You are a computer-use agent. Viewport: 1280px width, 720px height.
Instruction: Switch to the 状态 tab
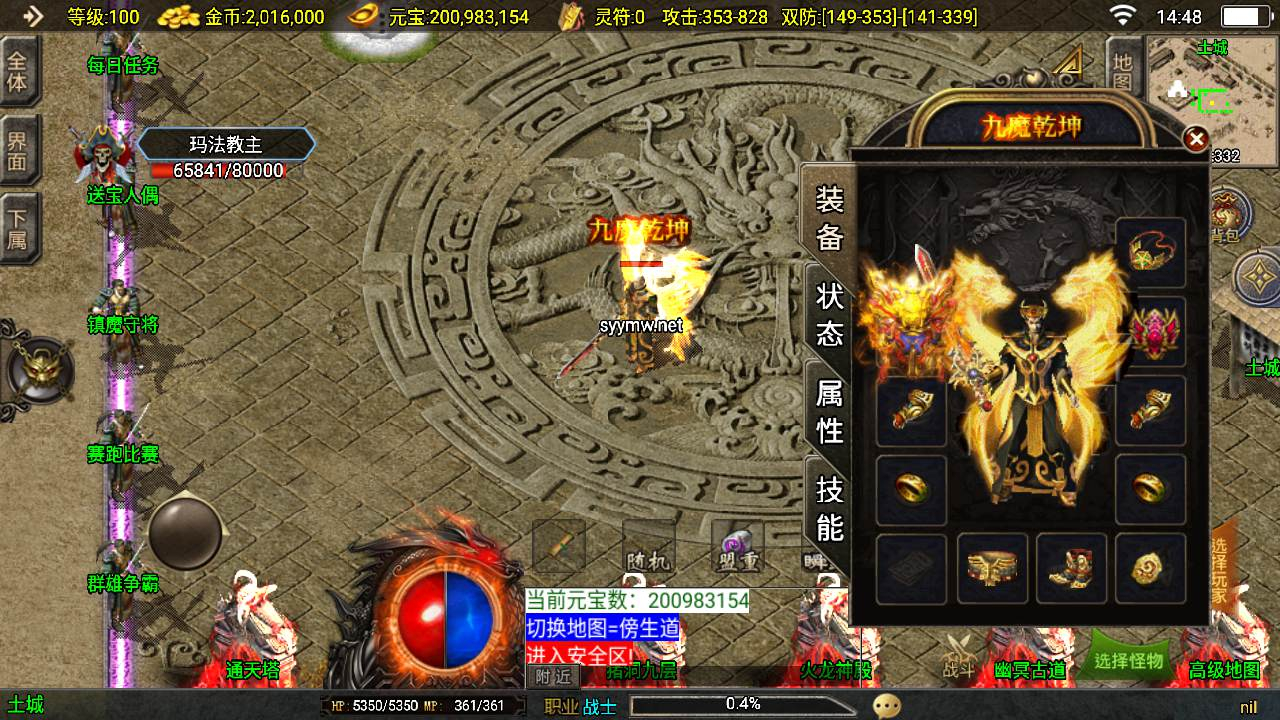(829, 314)
